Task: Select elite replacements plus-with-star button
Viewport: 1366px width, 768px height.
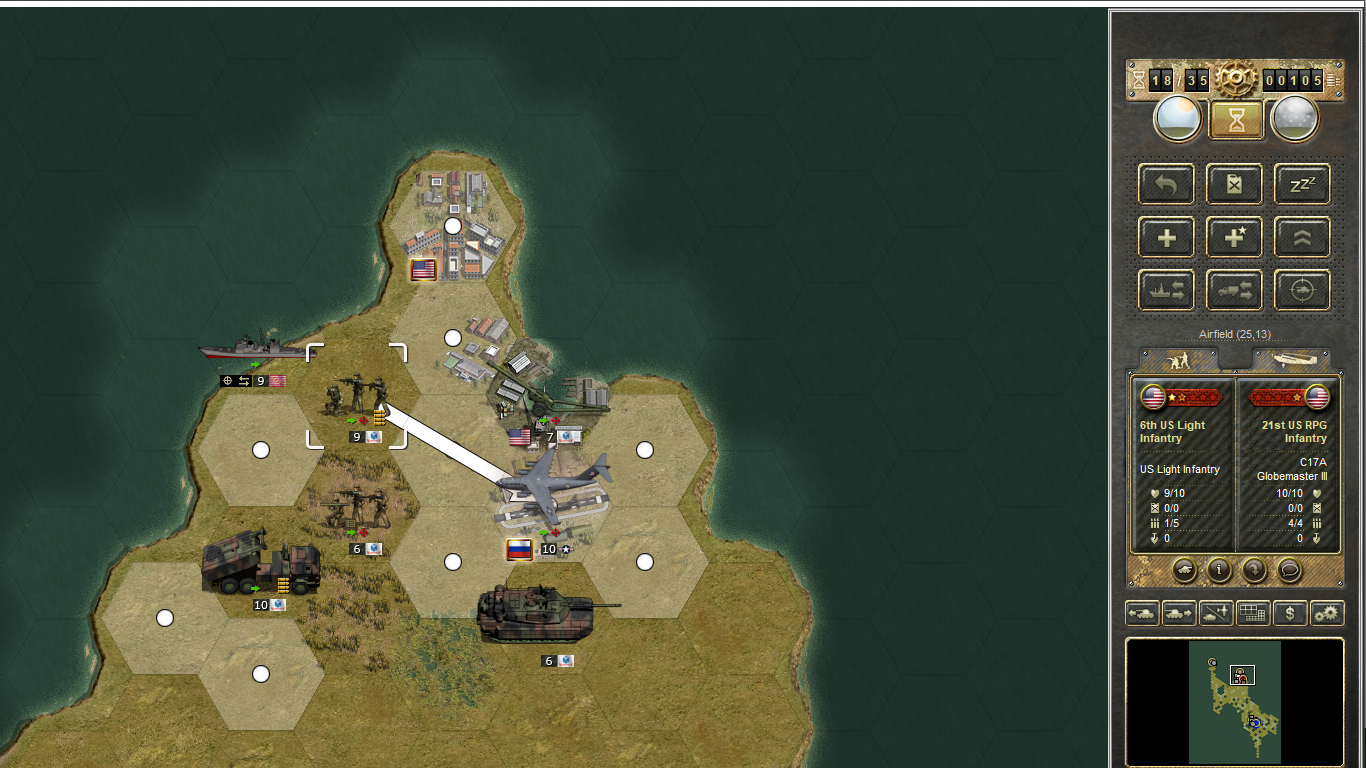Action: 1234,237
